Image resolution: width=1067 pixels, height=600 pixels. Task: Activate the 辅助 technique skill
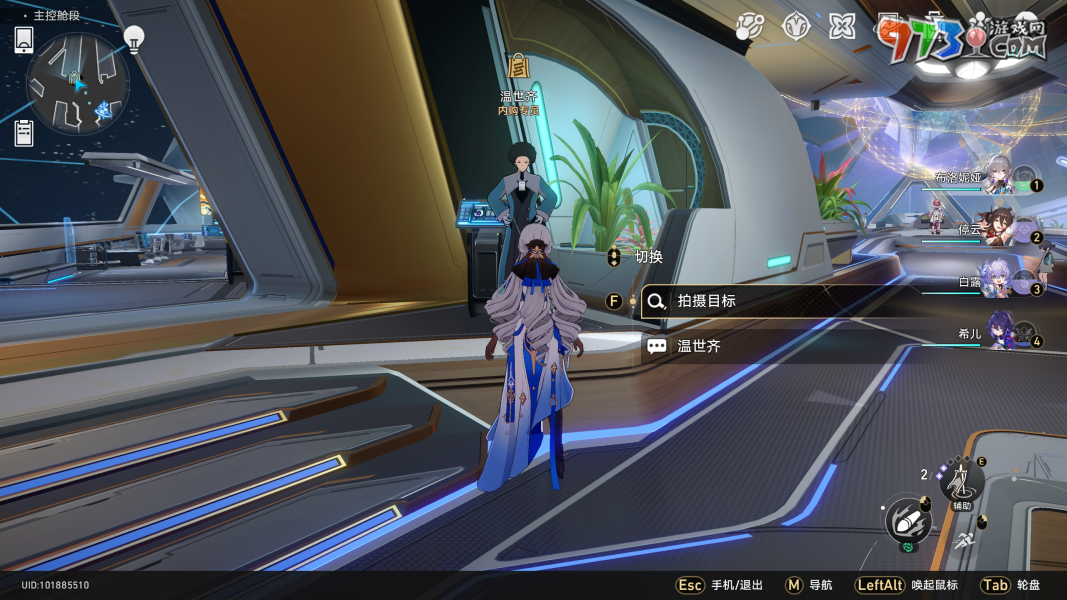tap(961, 483)
